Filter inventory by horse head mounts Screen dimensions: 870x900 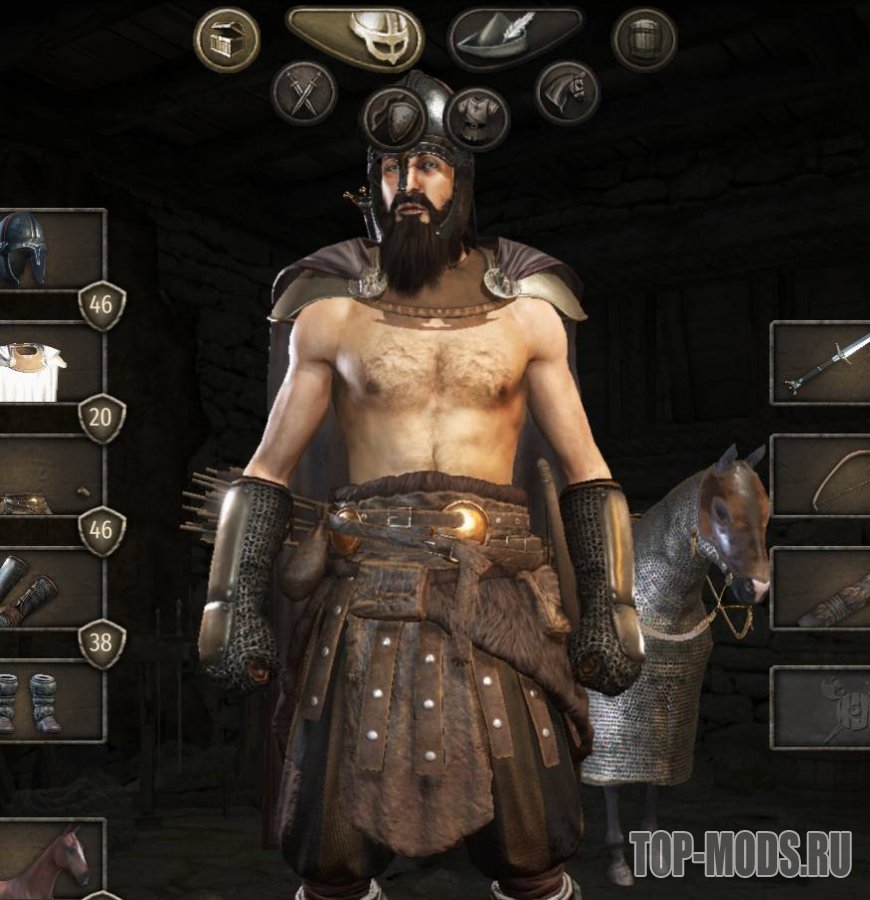click(566, 93)
